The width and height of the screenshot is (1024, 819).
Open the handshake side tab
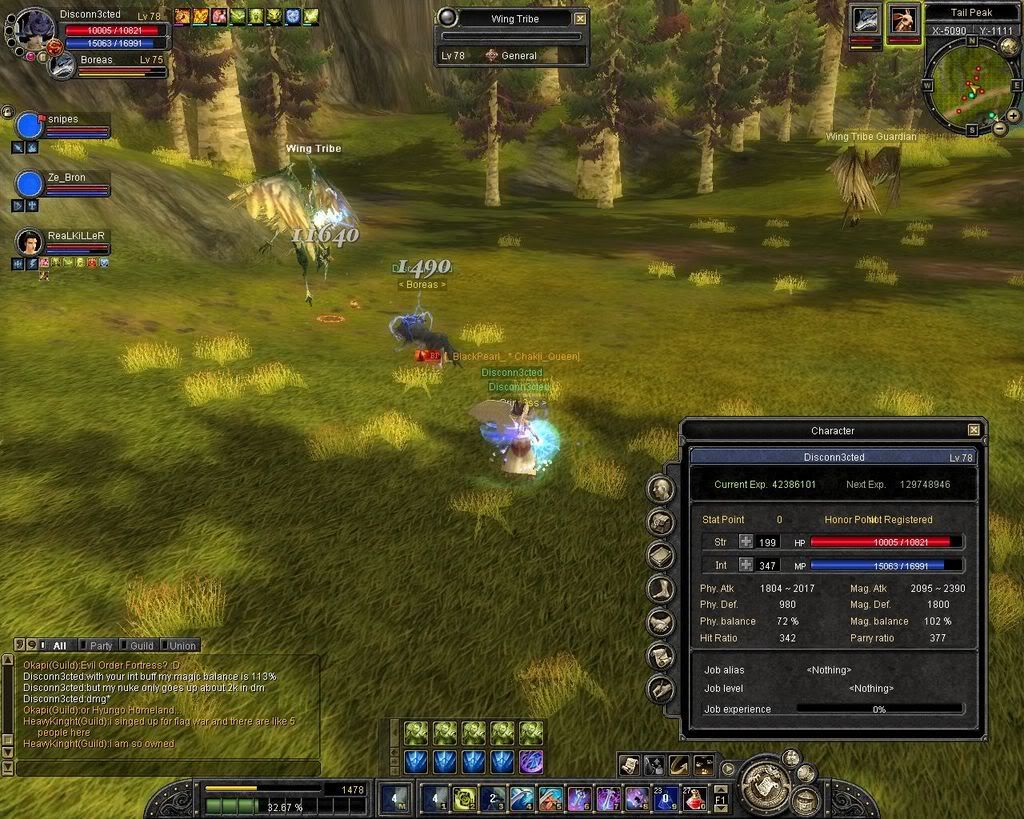[659, 622]
